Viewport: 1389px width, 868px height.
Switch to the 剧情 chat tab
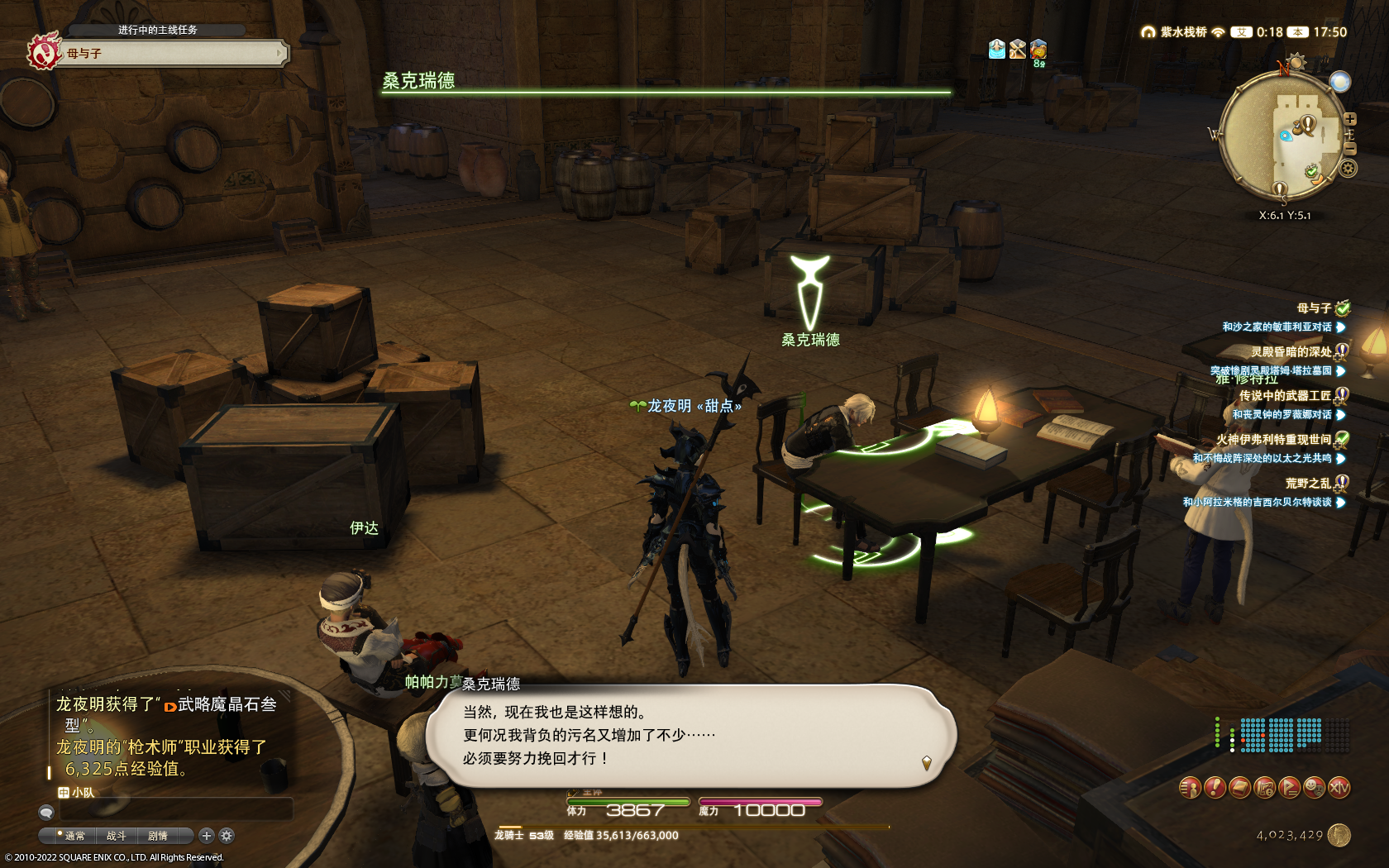tap(158, 836)
